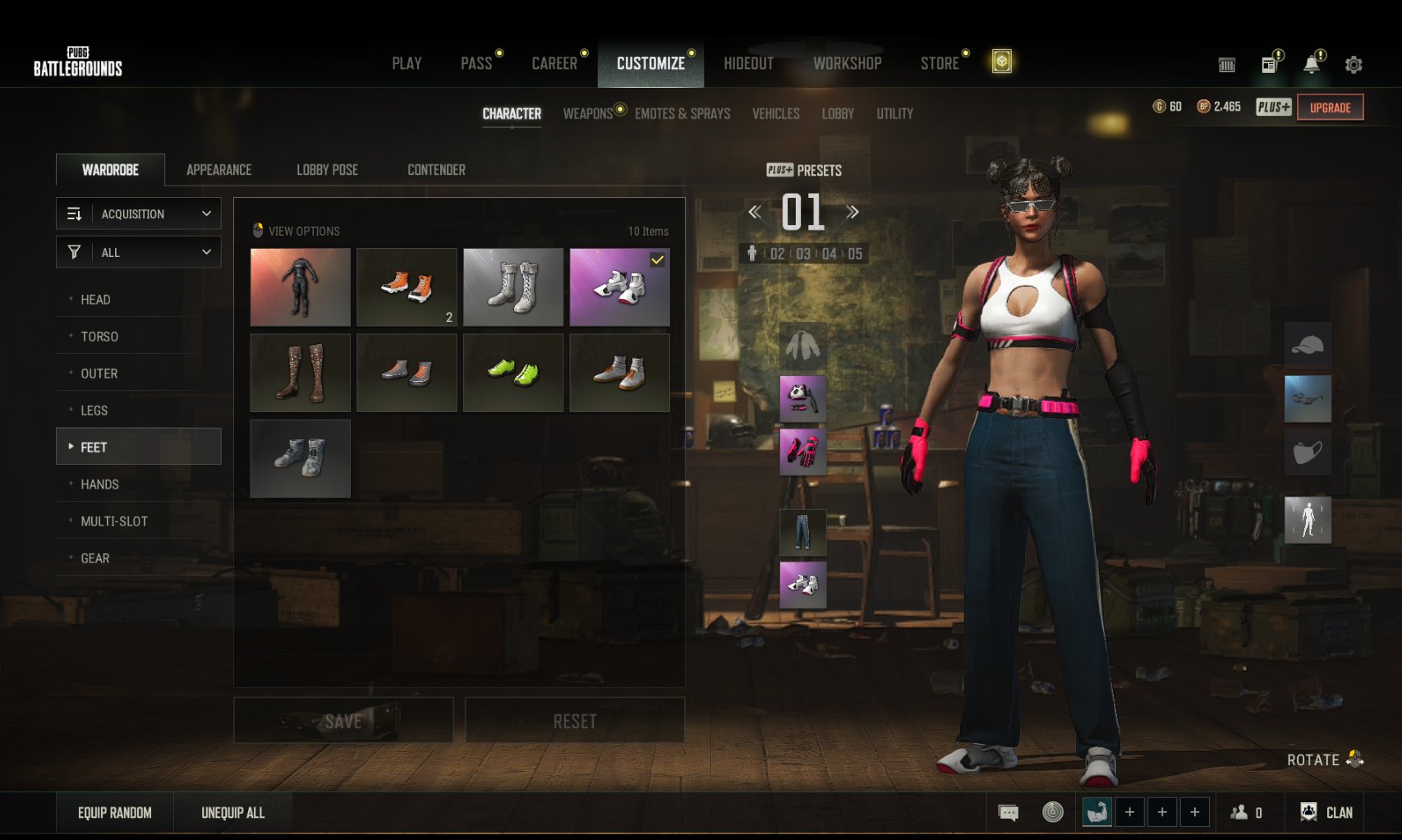Select the Lobby Pose tab
Image resolution: width=1402 pixels, height=840 pixels.
327,170
